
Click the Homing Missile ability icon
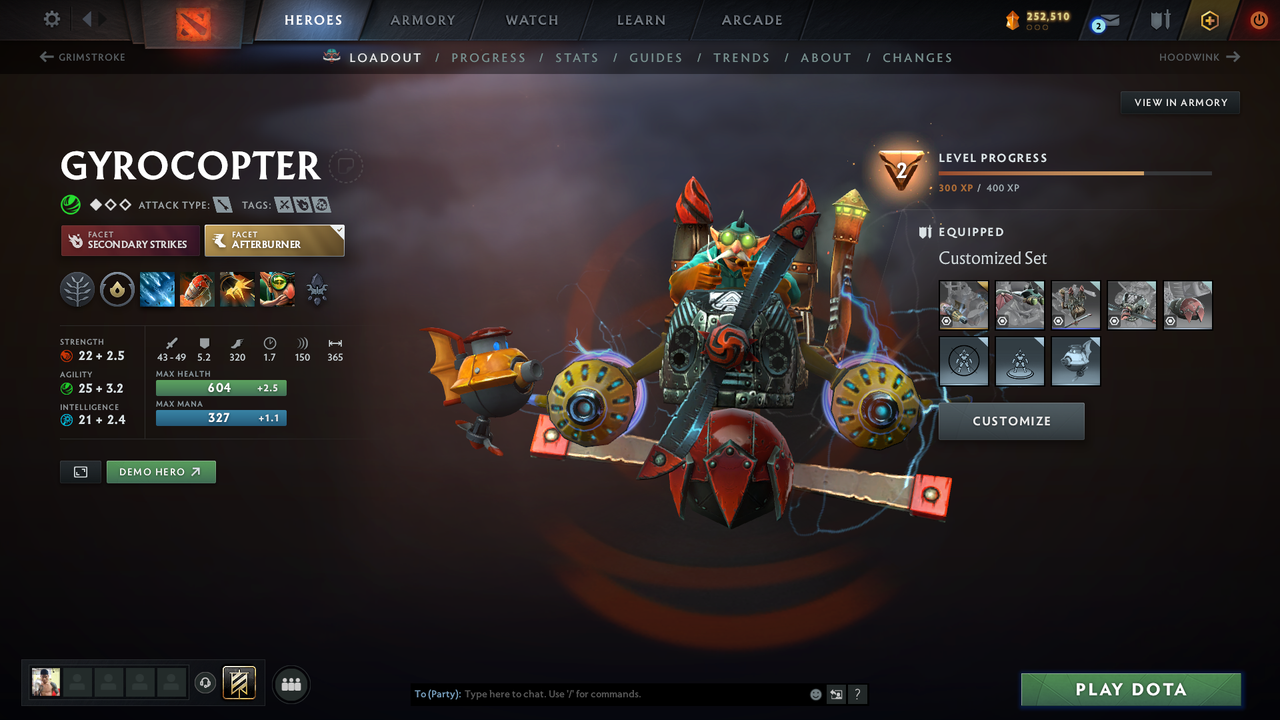point(196,289)
